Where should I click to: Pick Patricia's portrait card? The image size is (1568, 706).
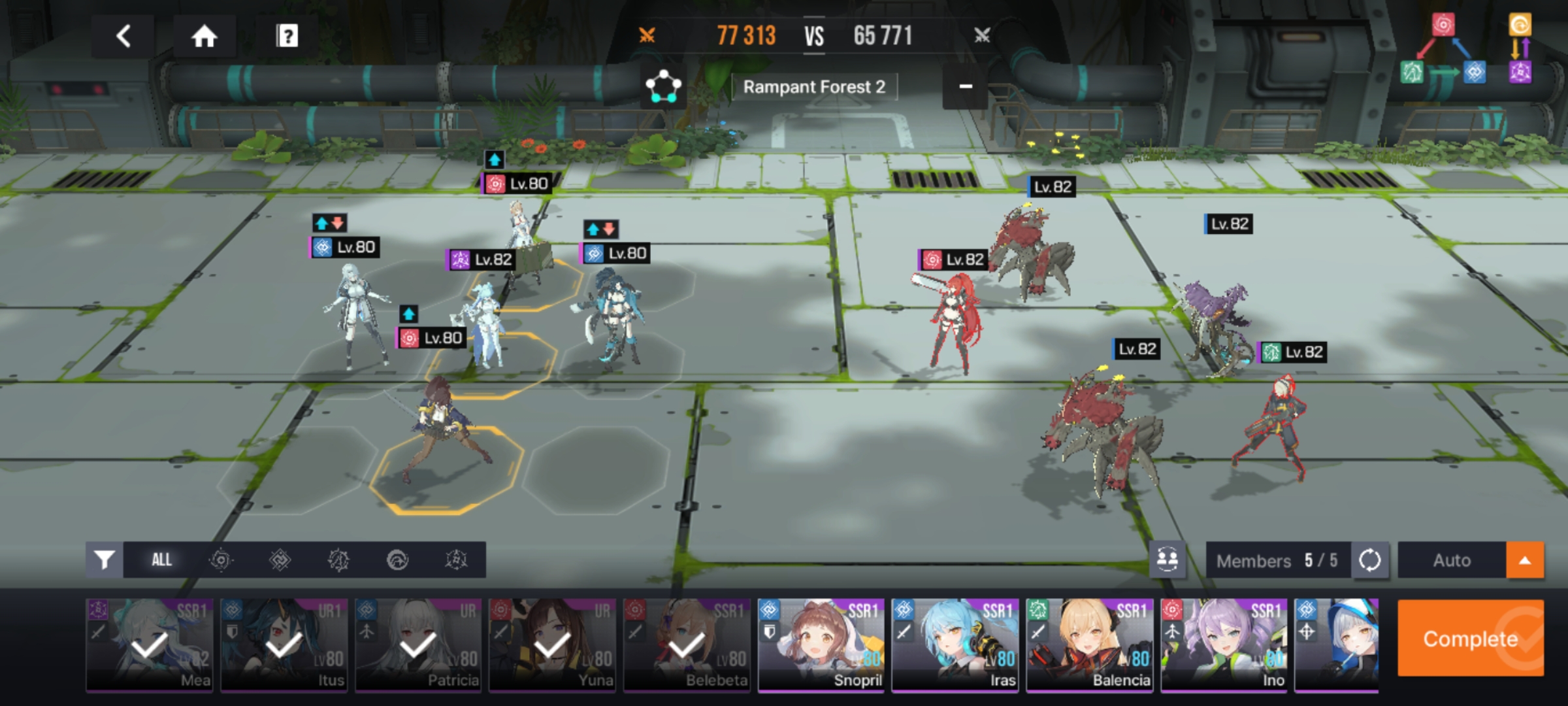click(418, 645)
